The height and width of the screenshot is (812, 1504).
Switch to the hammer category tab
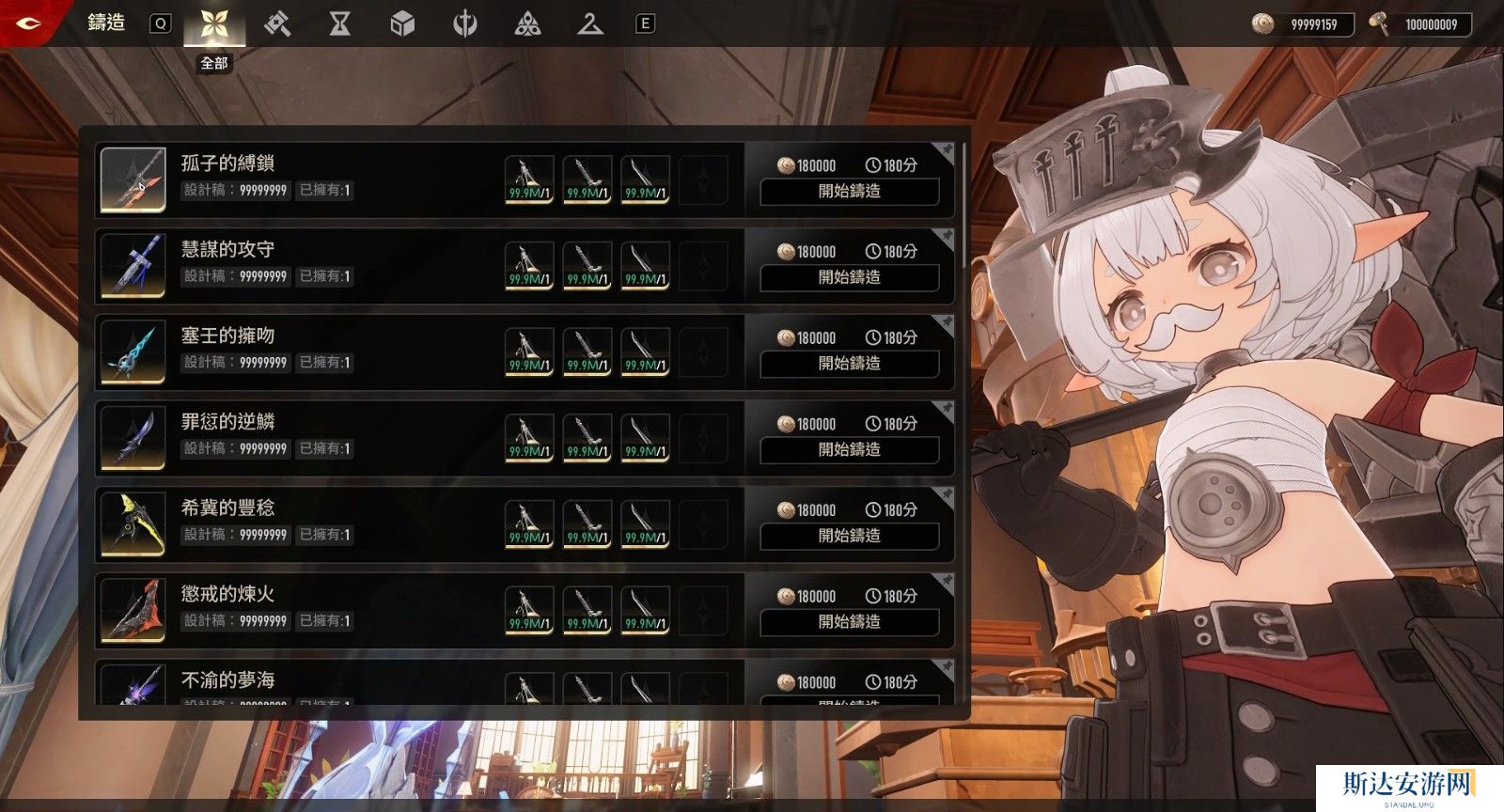[276, 24]
